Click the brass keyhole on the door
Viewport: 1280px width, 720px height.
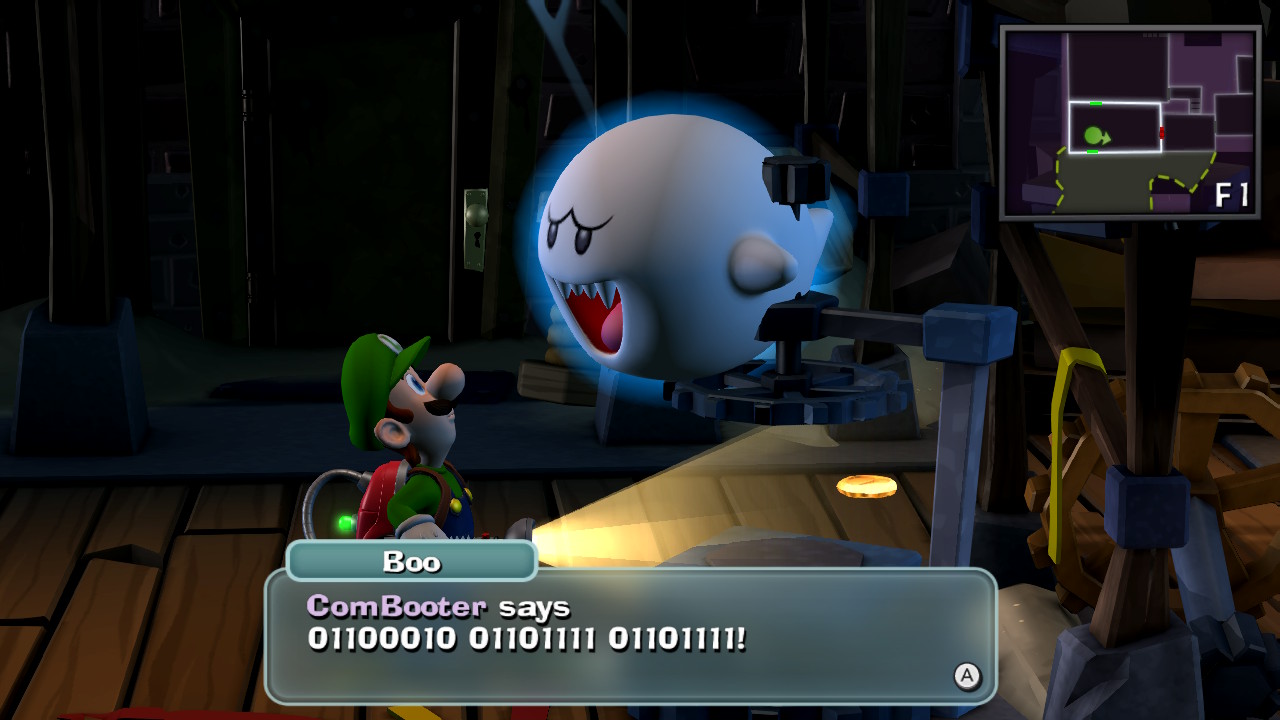point(478,236)
